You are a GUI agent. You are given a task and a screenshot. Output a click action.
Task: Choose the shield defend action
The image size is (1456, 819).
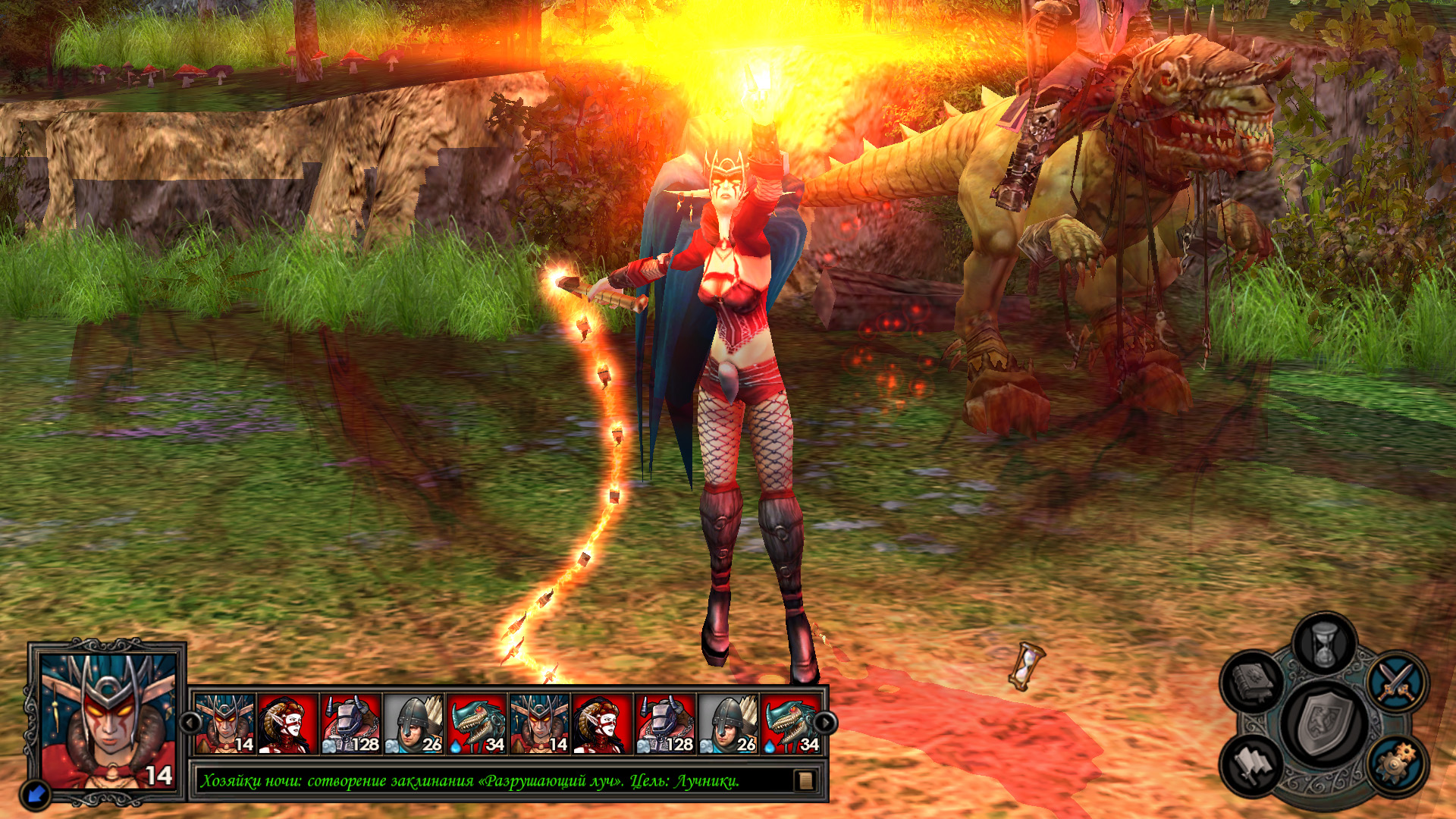[x=1324, y=724]
